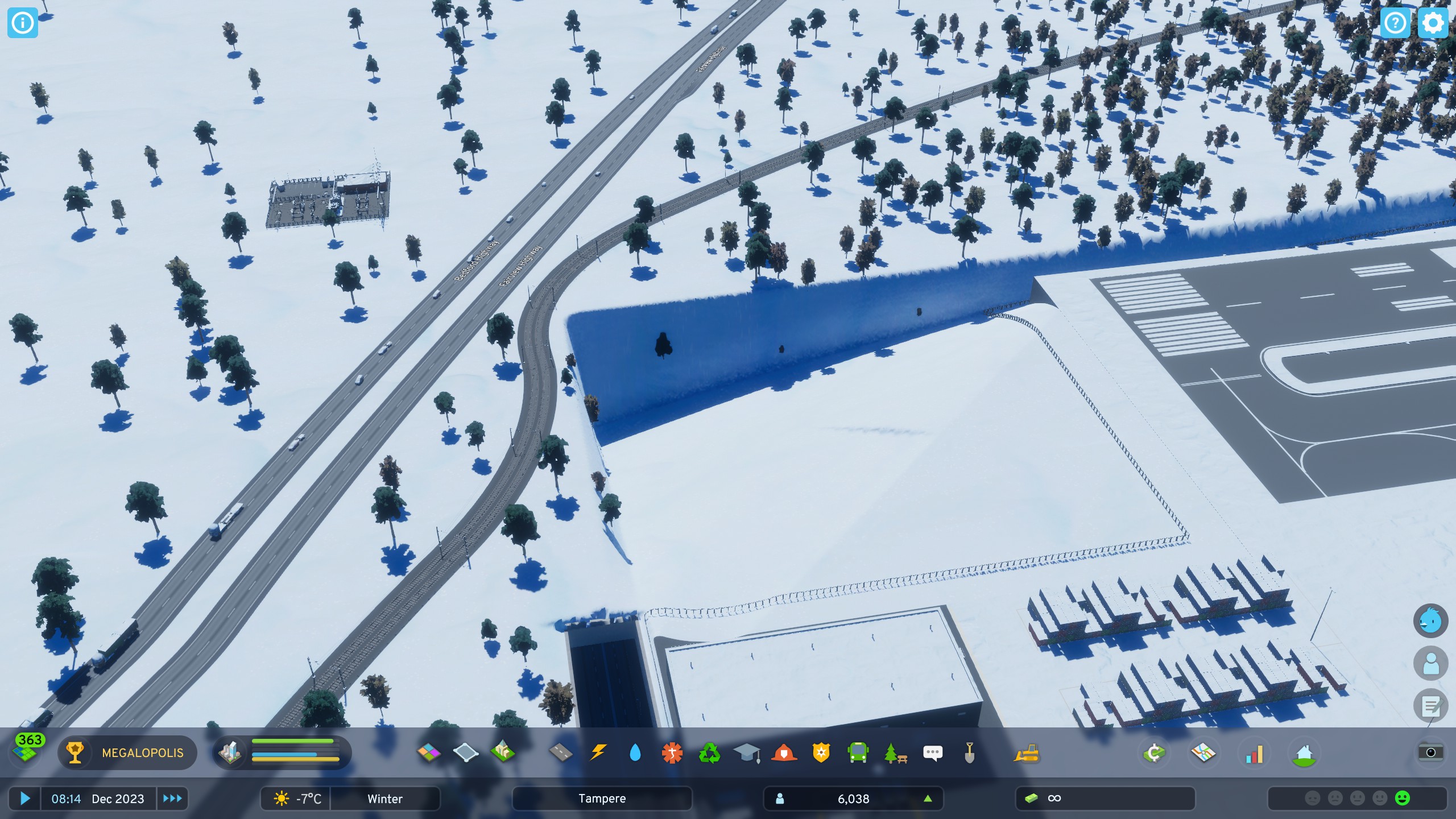Open the Water & Sewage menu
The image size is (1456, 819).
[x=635, y=752]
